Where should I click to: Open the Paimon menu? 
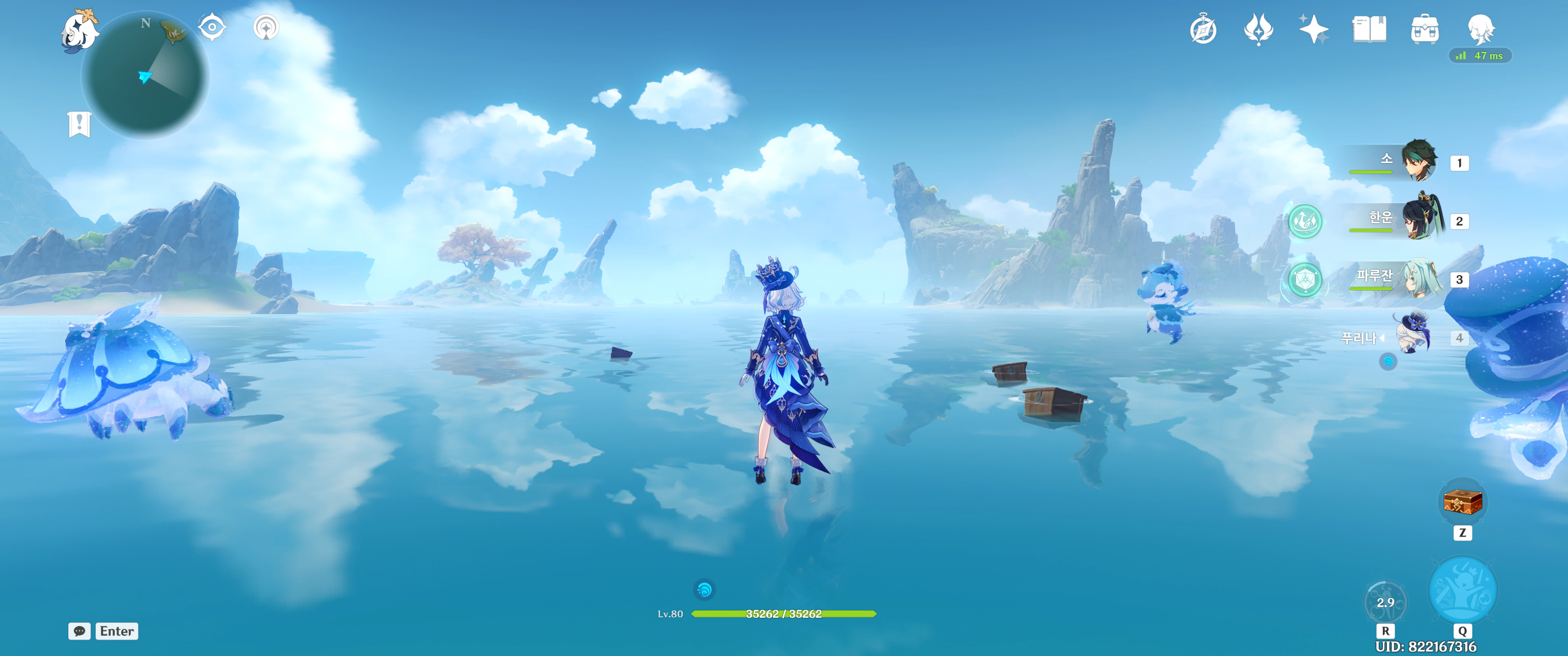pos(80,31)
